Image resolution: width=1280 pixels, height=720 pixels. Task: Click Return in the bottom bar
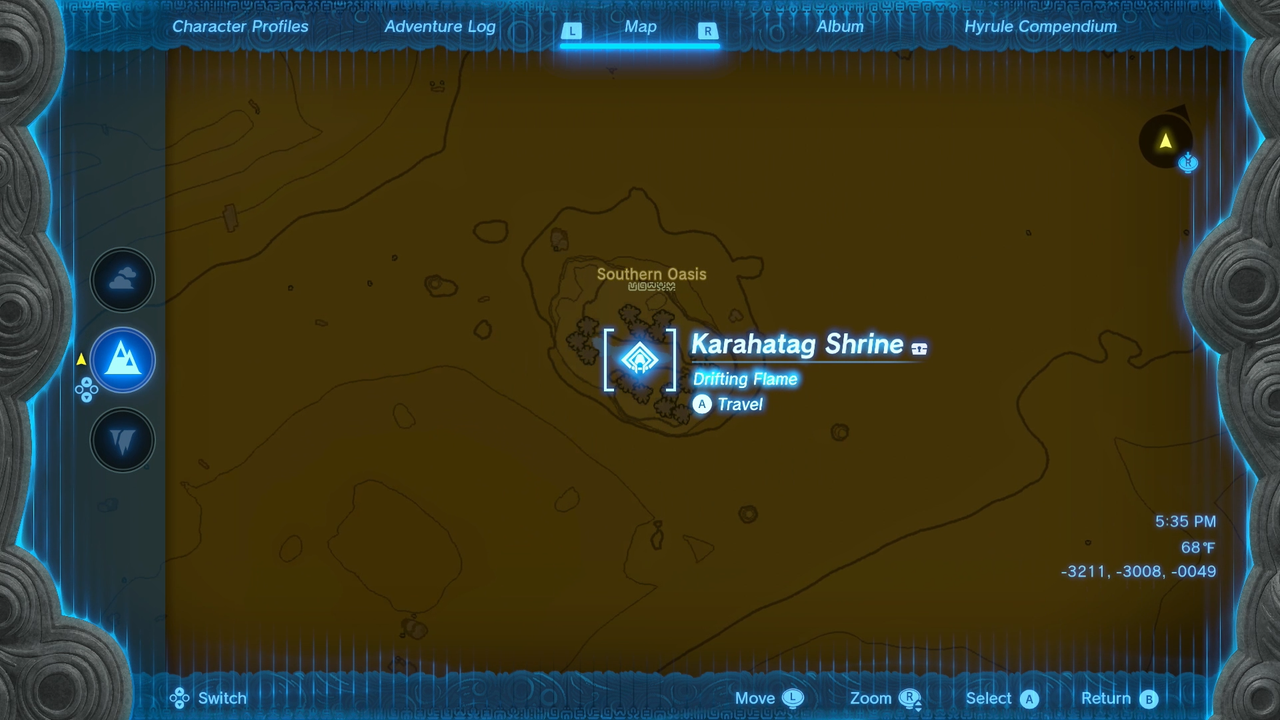(1118, 698)
